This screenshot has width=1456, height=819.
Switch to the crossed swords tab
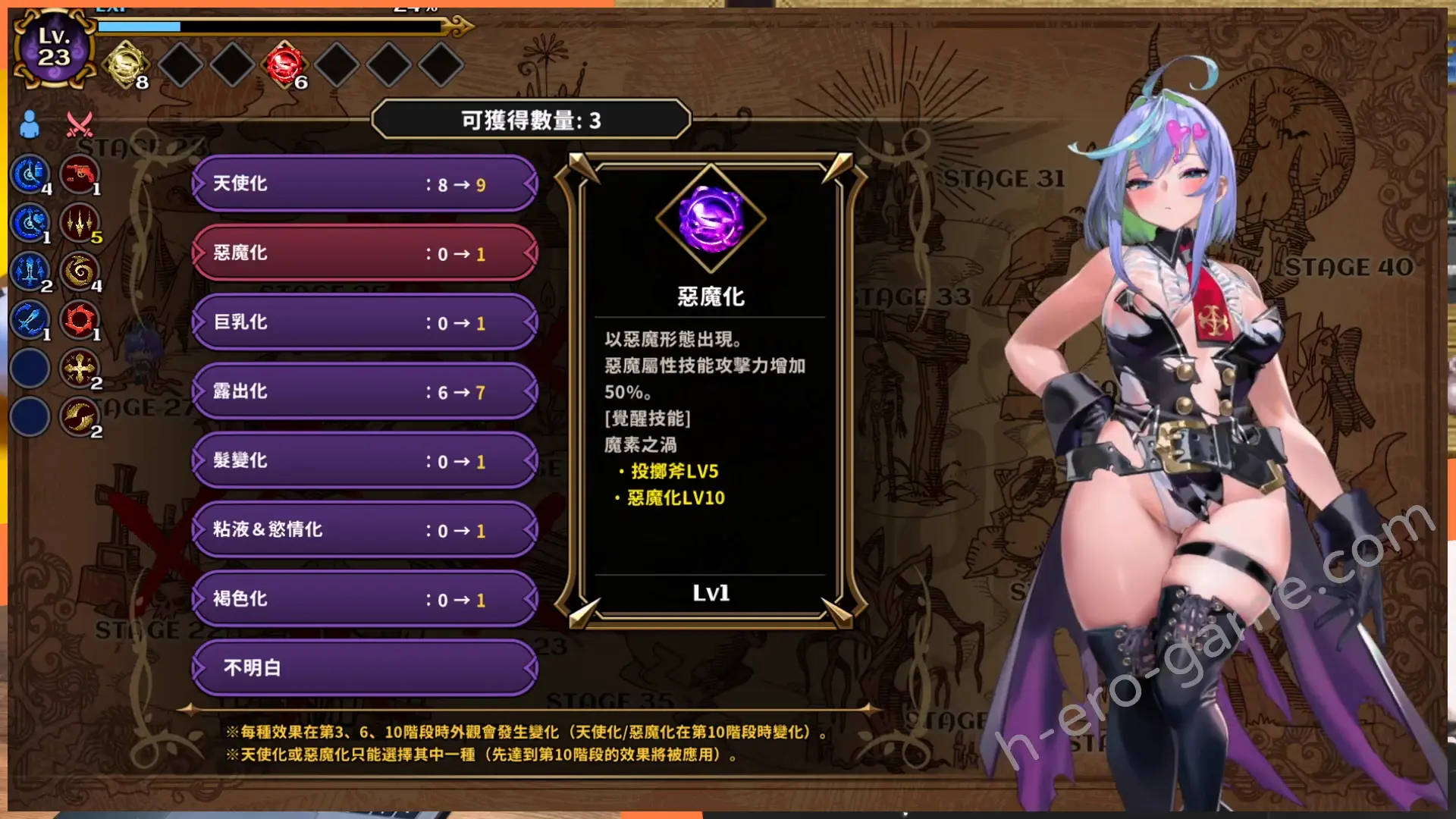coord(79,124)
